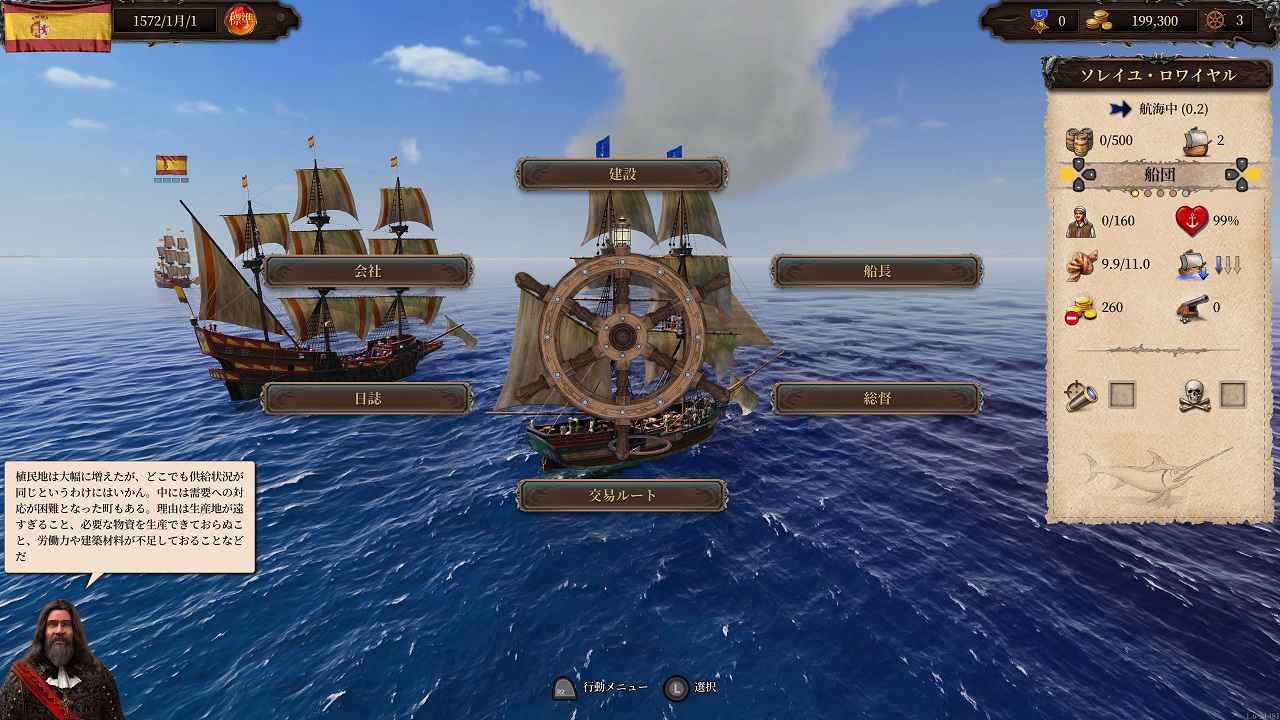Viewport: 1280px width, 720px height.
Task: Toggle the skull and crossbones checkbox
Action: [1233, 395]
